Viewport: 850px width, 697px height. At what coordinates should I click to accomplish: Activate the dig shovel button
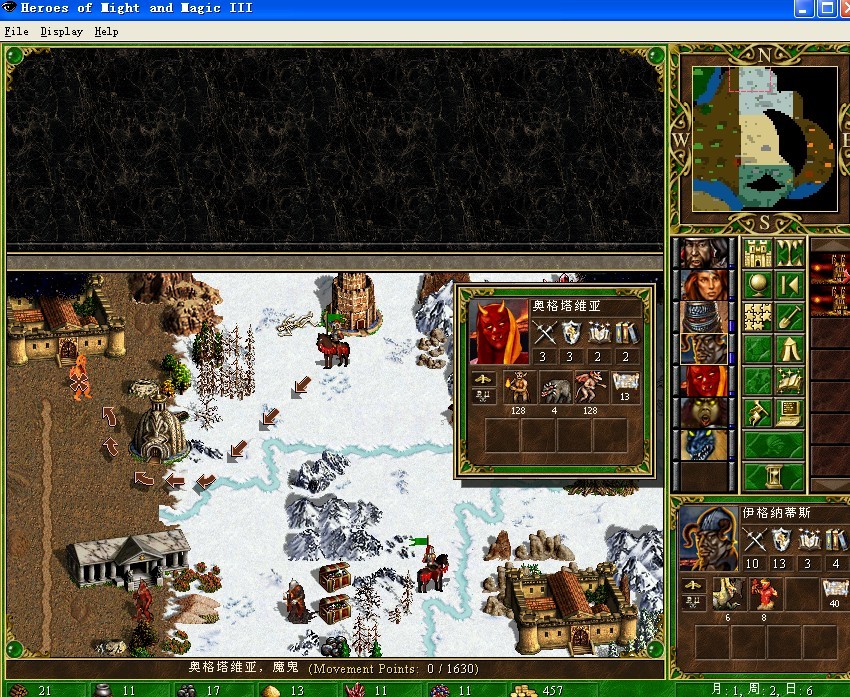(789, 317)
